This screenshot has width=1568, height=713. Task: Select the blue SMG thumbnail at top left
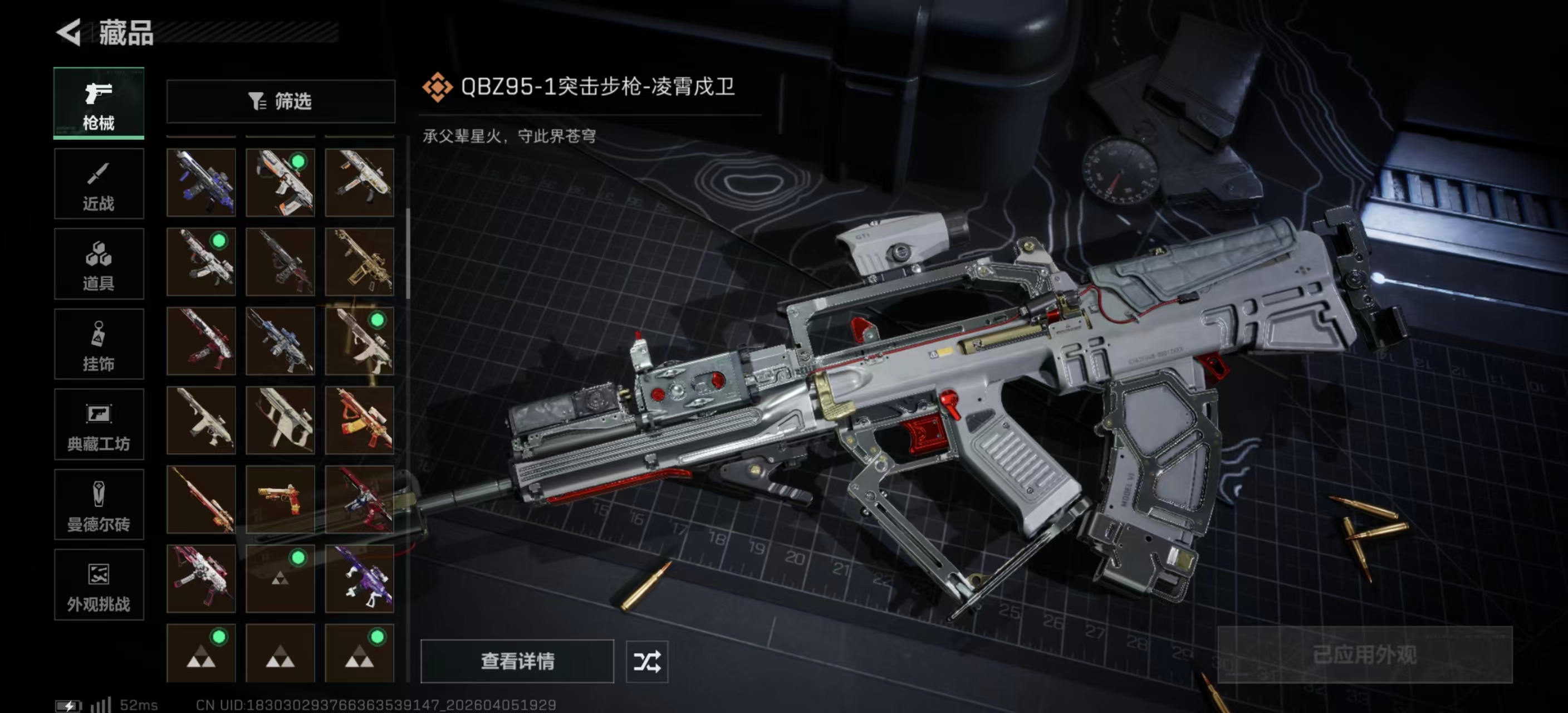pyautogui.click(x=201, y=181)
